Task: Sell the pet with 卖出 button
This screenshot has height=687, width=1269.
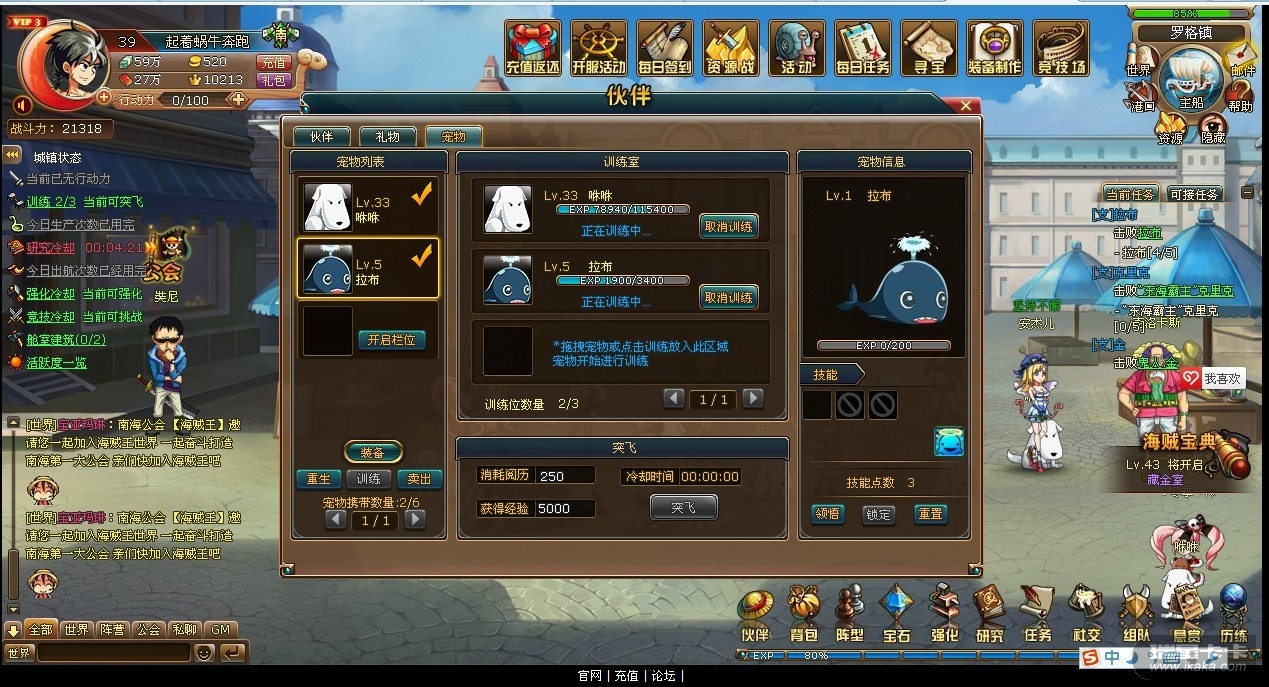Action: [419, 479]
